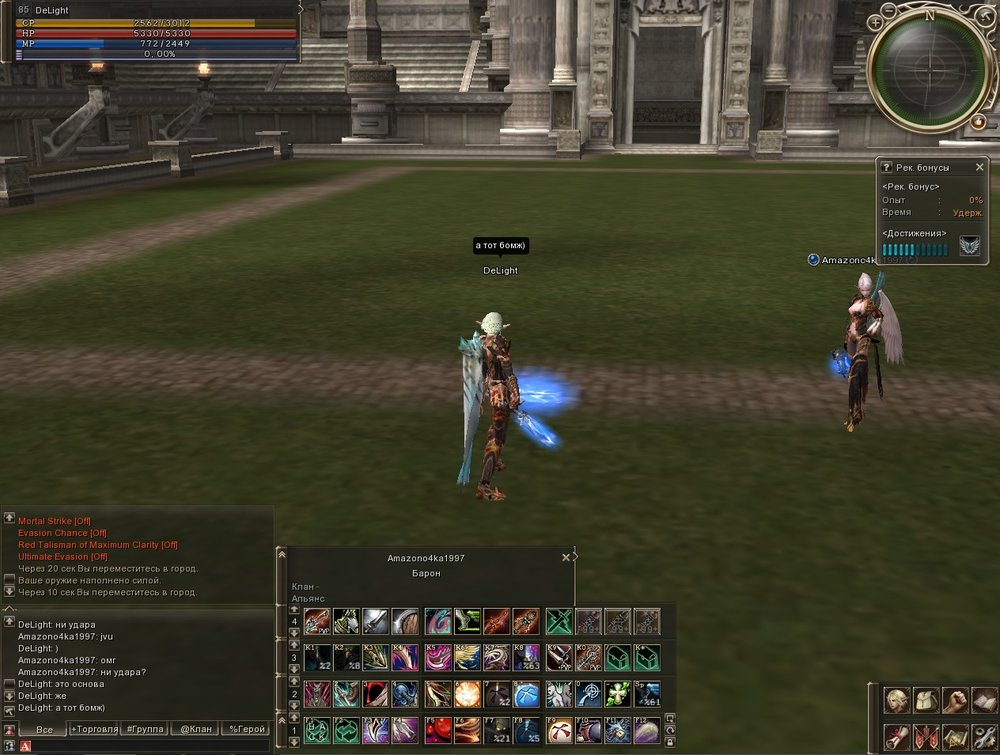Image resolution: width=1000 pixels, height=755 pixels.
Task: Open the quest scroll icon
Action: tap(897, 737)
